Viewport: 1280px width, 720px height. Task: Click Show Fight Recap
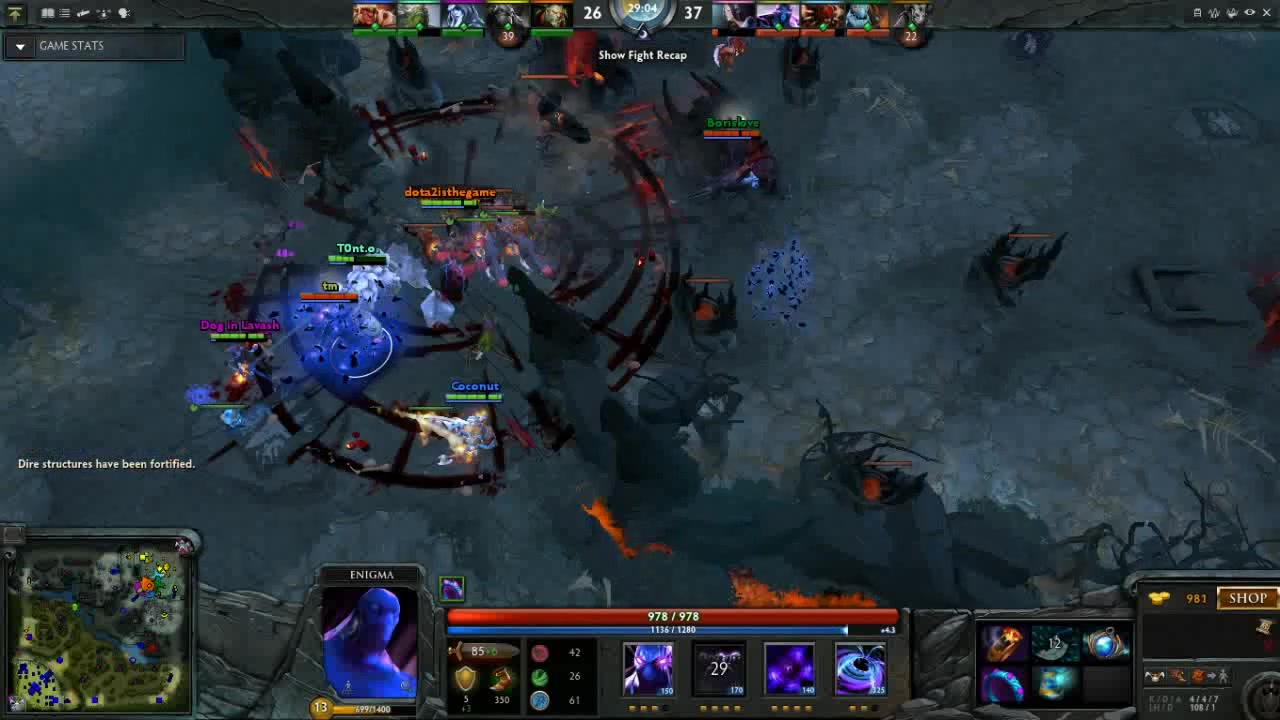(641, 55)
